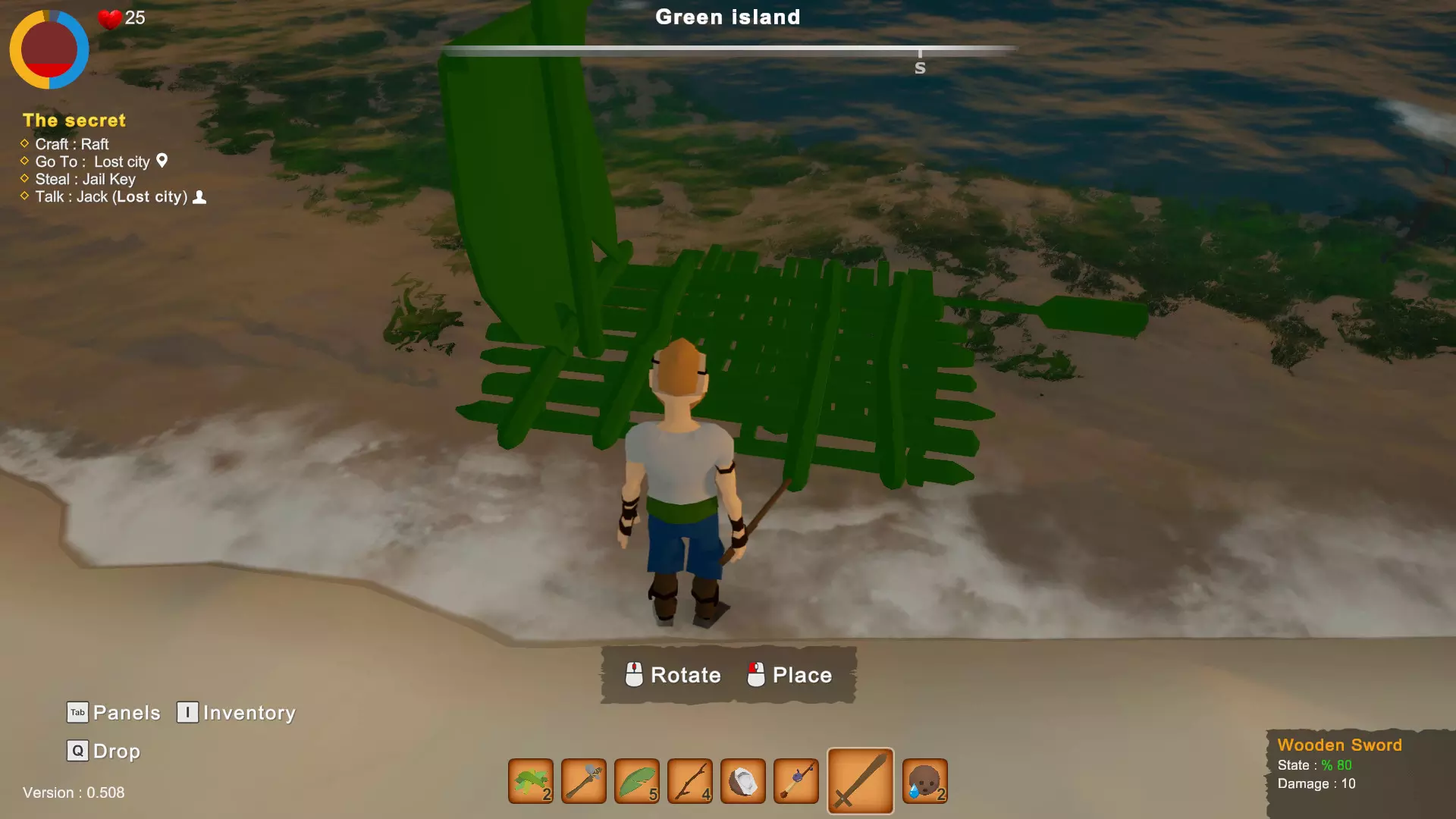Select the wooden sword hotbar slot
The width and height of the screenshot is (1456, 819).
click(860, 781)
